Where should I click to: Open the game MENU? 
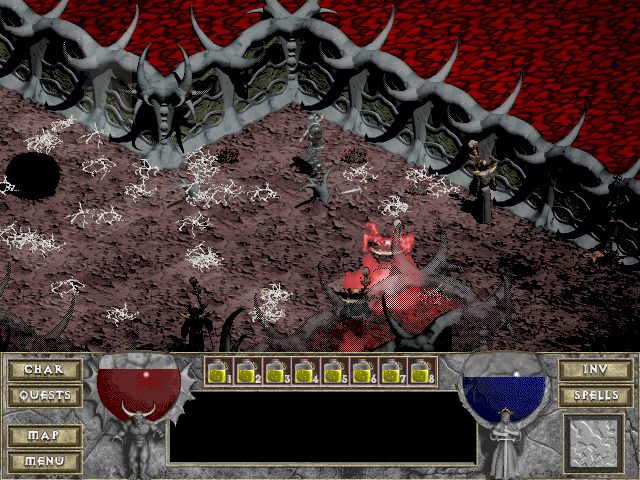[44, 461]
